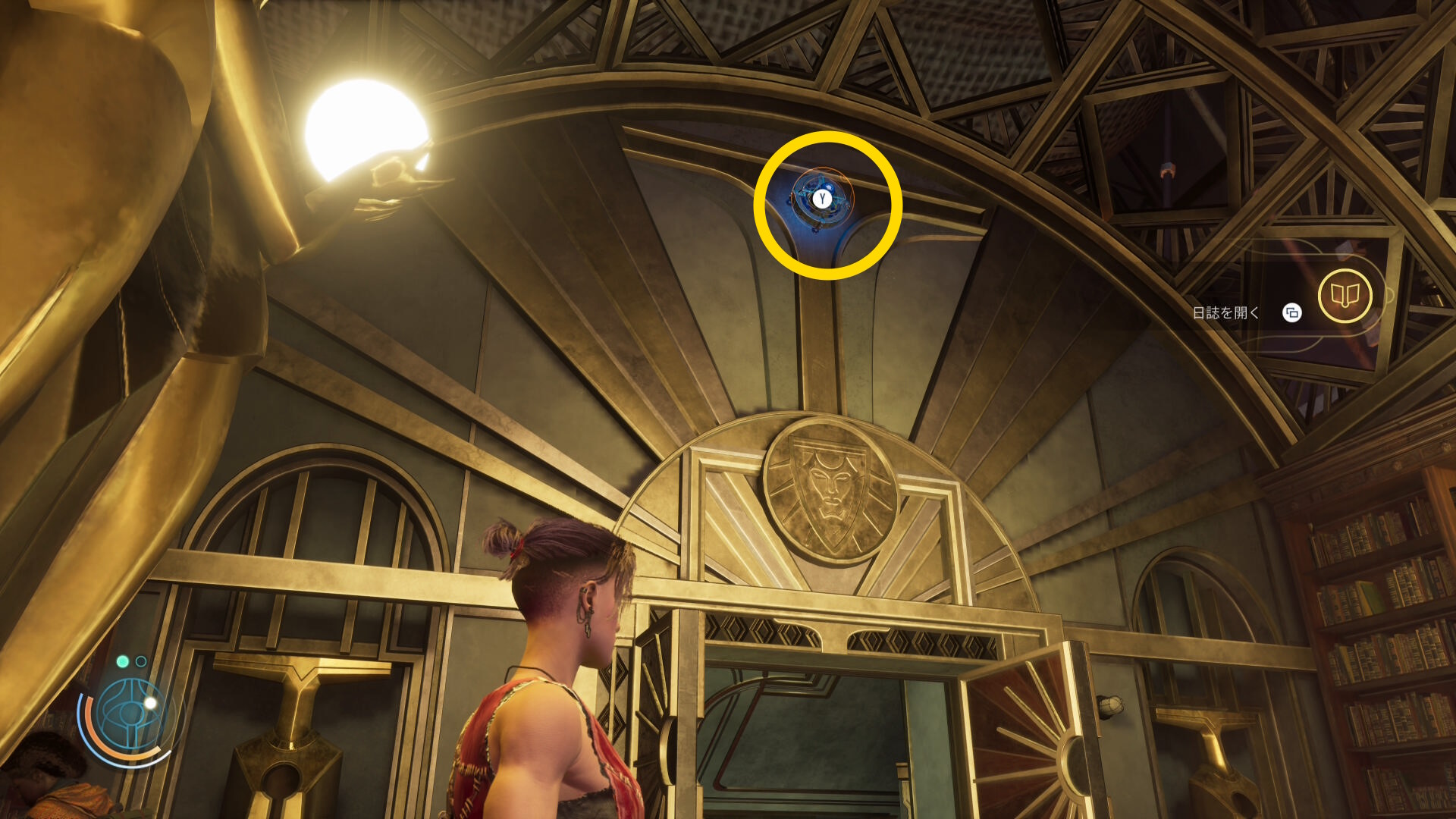The image size is (1456, 819).
Task: Open the journal via the book icon
Action: click(x=1345, y=296)
